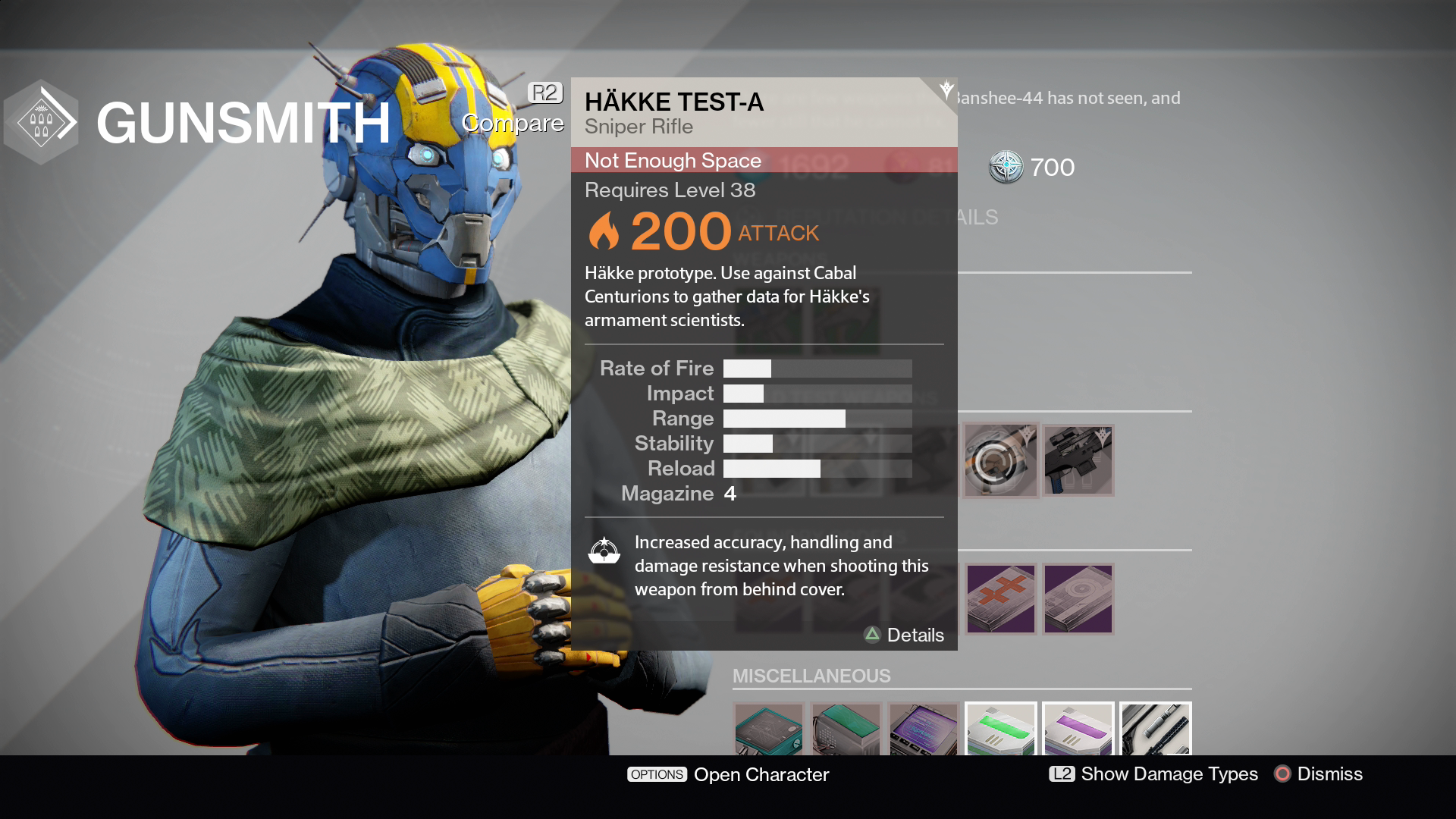Select the weapon slot with circular cursor

click(x=1000, y=460)
